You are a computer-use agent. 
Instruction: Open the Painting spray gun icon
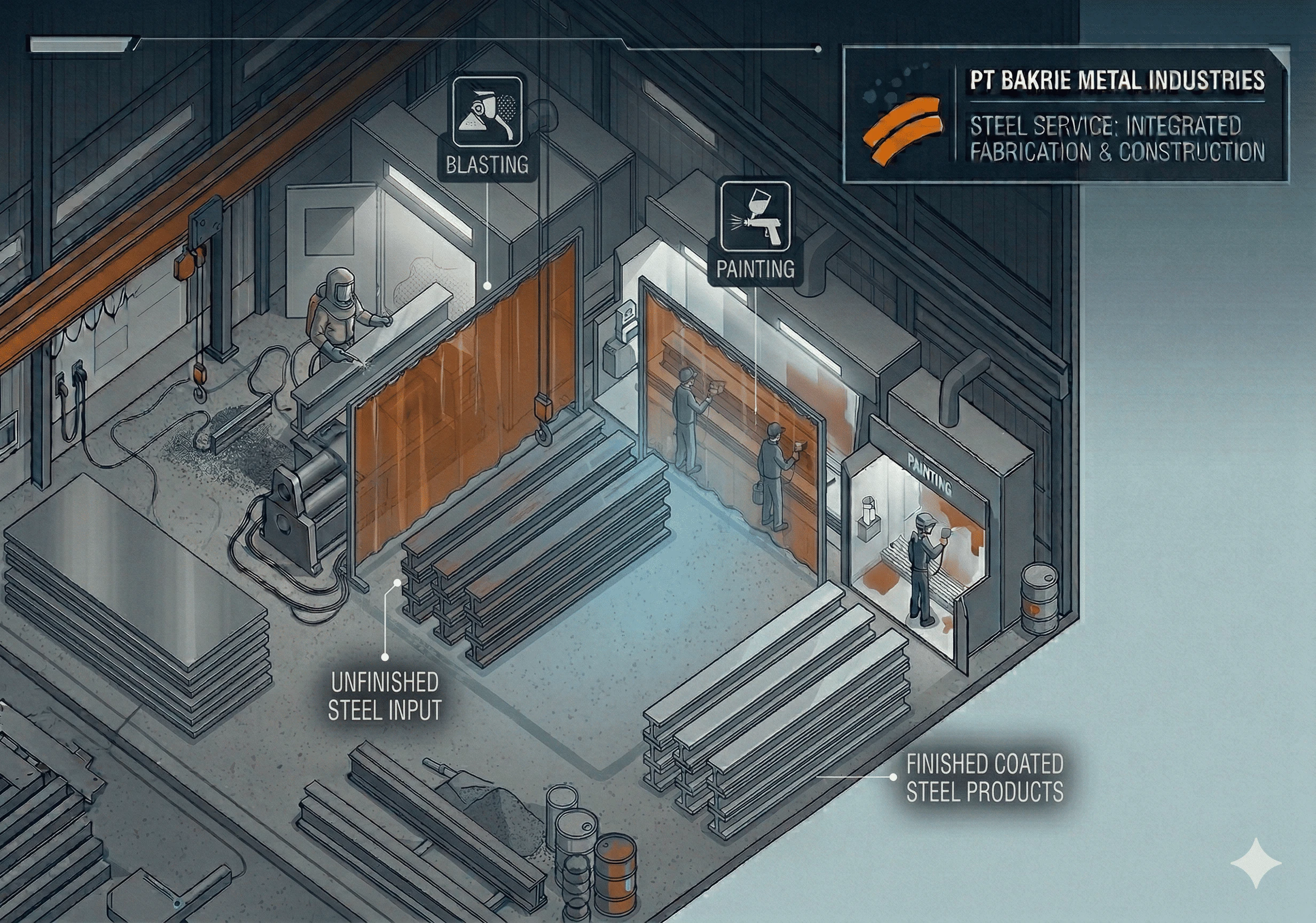(x=755, y=216)
